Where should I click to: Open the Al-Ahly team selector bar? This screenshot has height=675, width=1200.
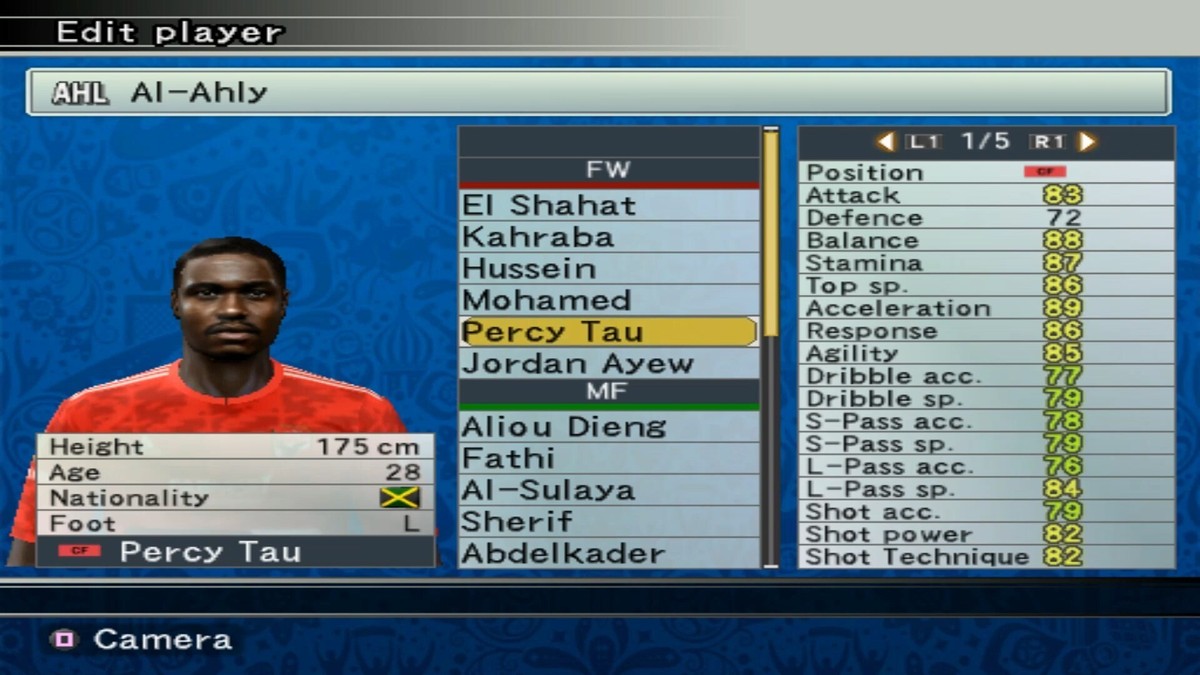click(598, 93)
